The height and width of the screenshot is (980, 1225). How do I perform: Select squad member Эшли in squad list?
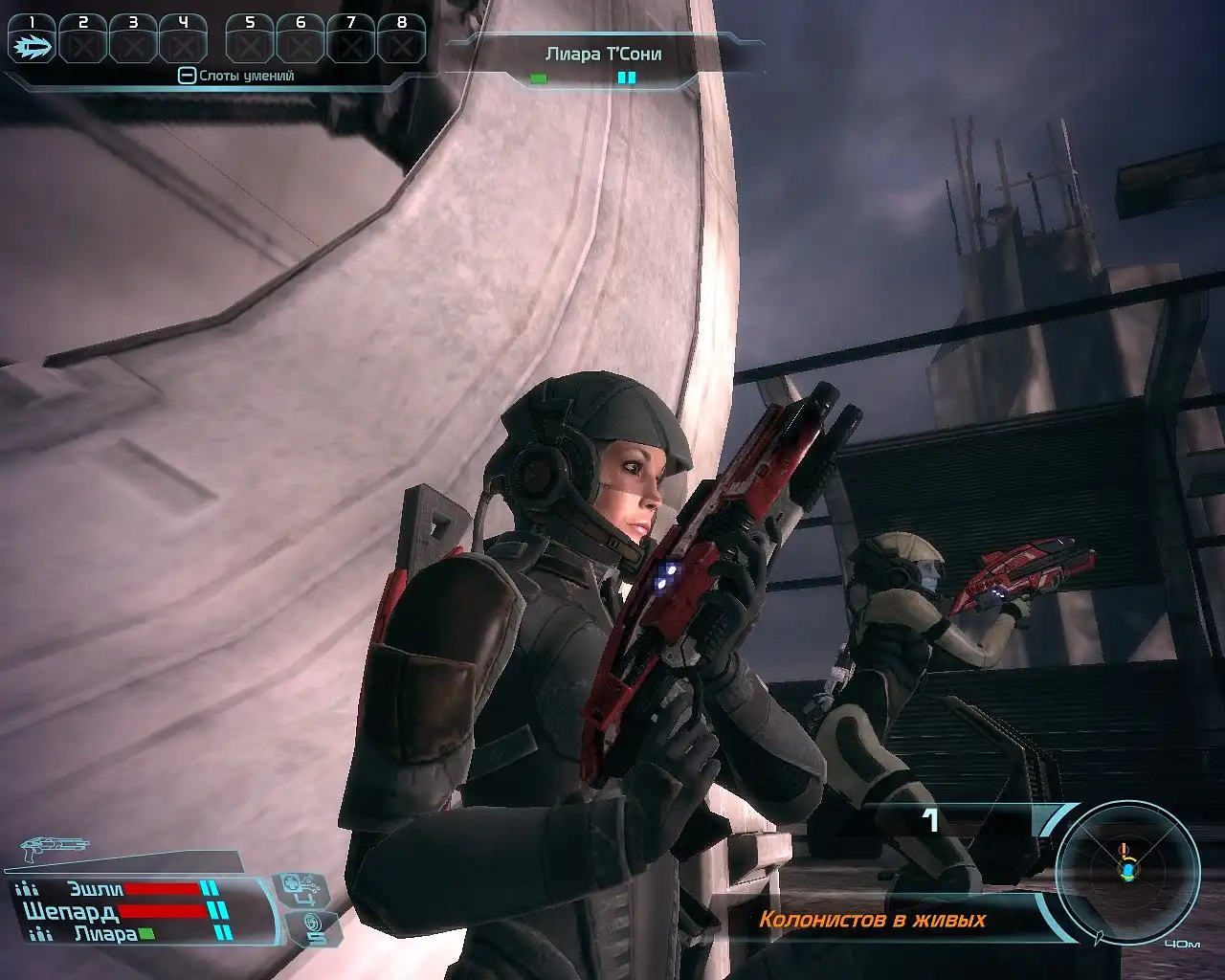tap(96, 888)
